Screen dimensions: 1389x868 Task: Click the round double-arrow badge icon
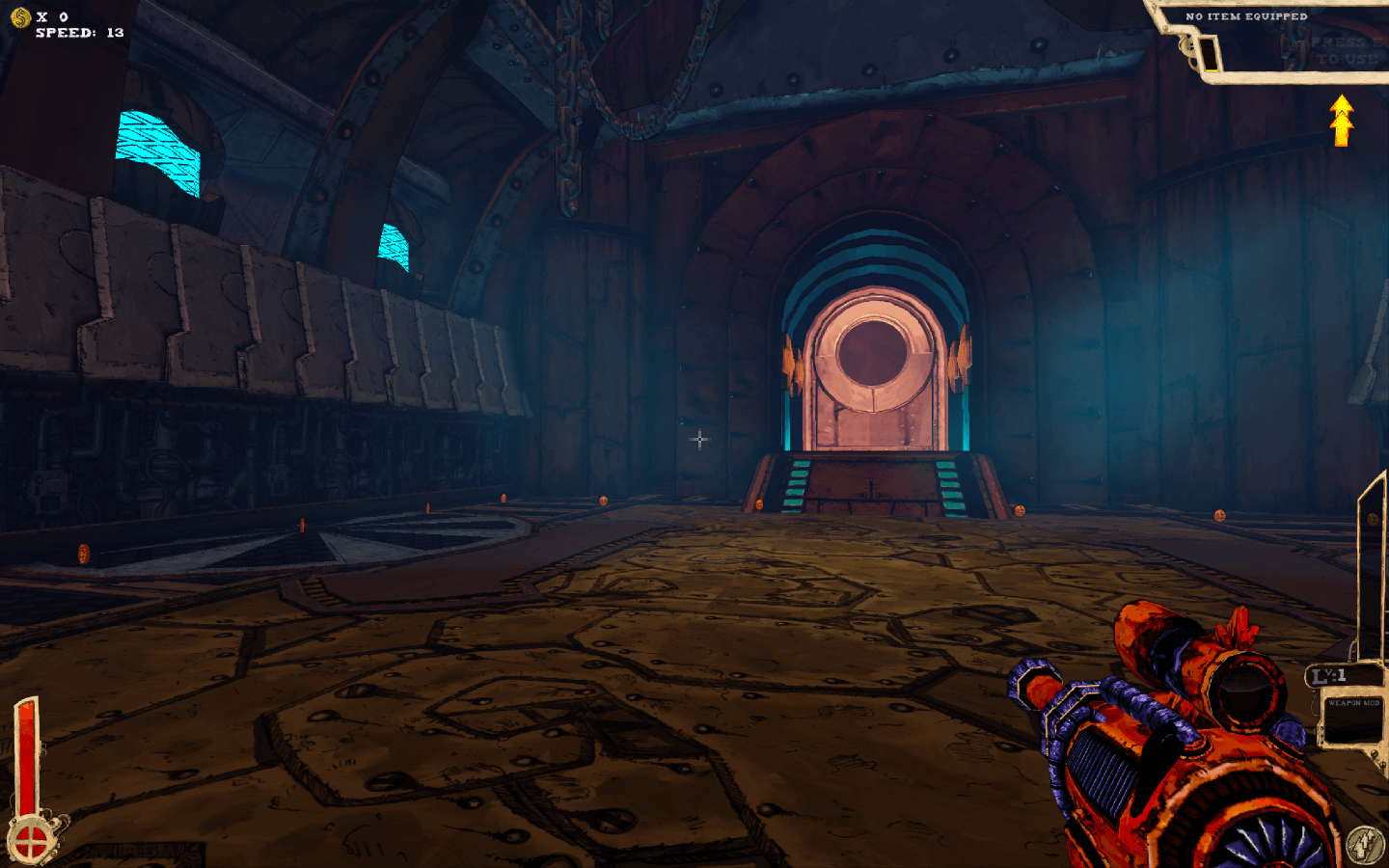point(1364,844)
